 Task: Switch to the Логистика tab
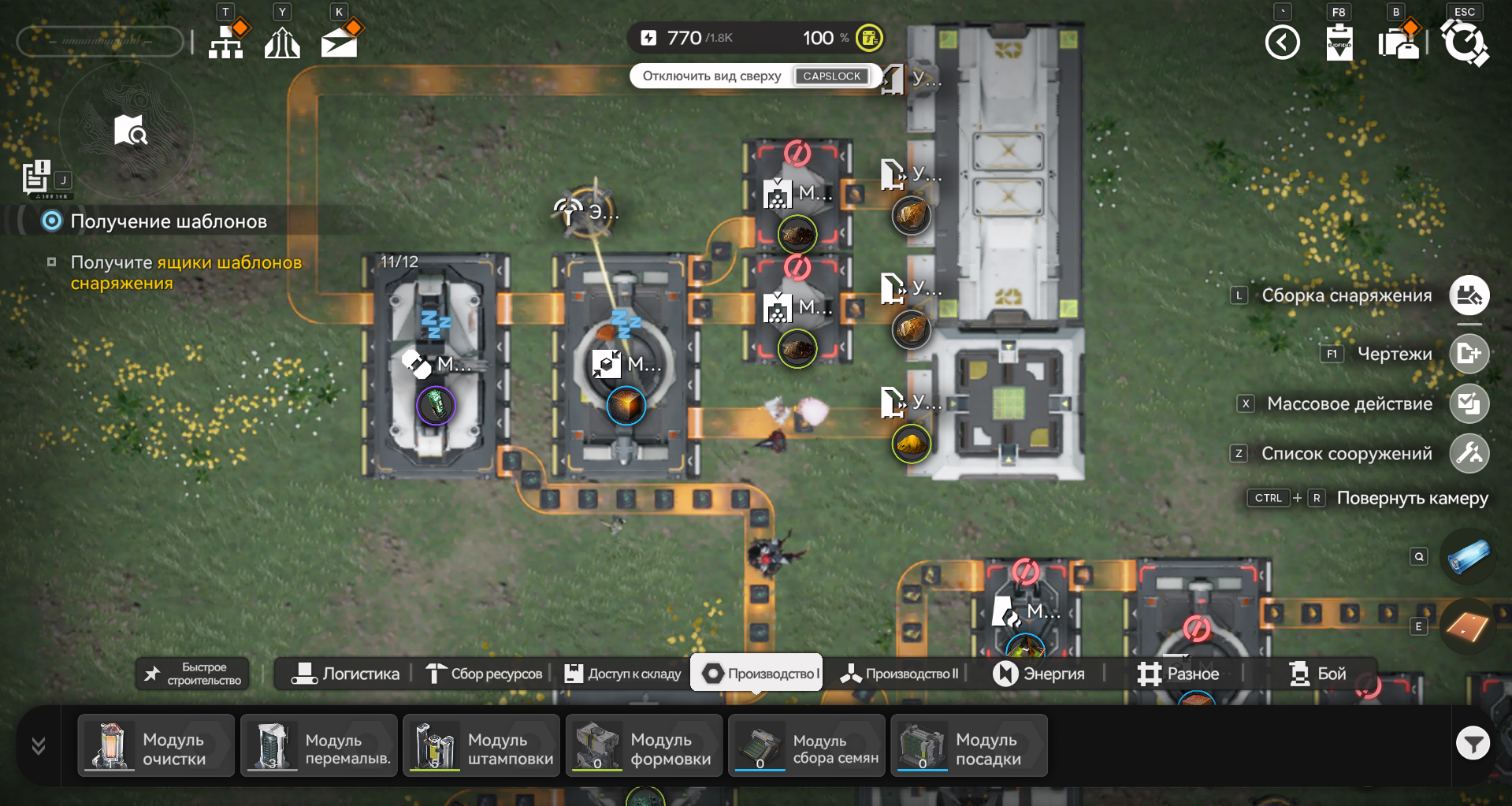point(346,674)
